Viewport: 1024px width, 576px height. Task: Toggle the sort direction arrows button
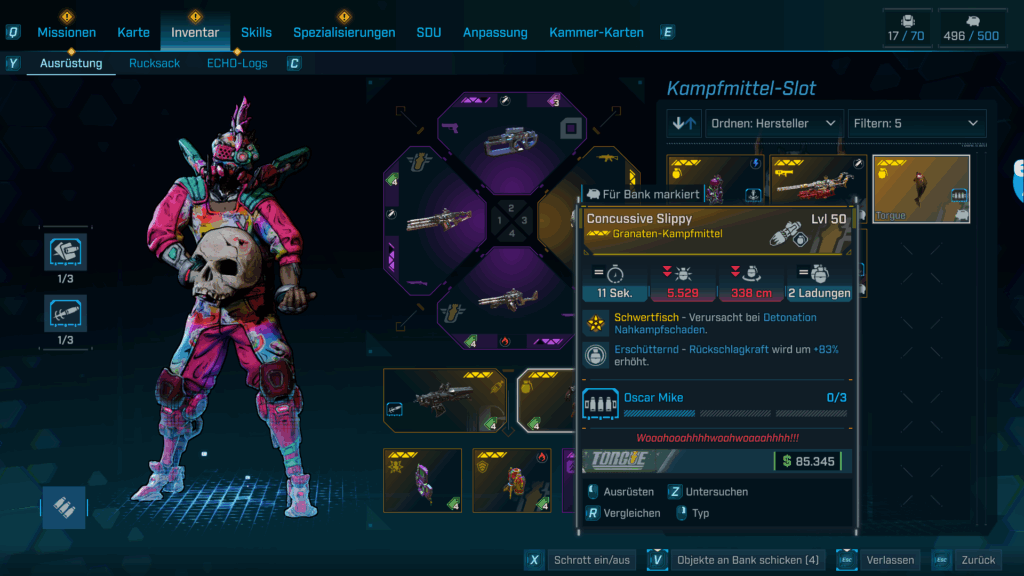685,123
